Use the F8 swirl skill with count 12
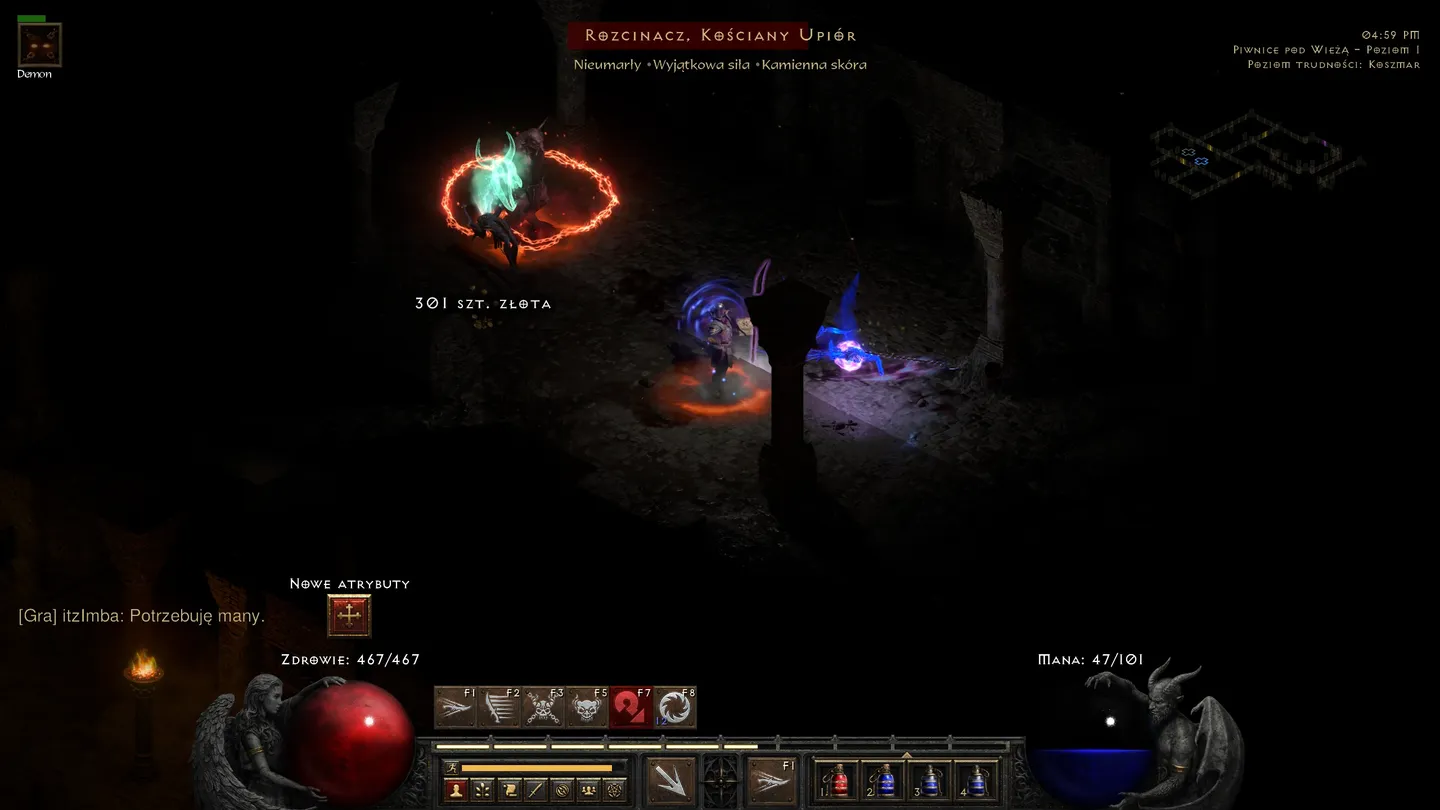Viewport: 1440px width, 810px height. [x=675, y=708]
